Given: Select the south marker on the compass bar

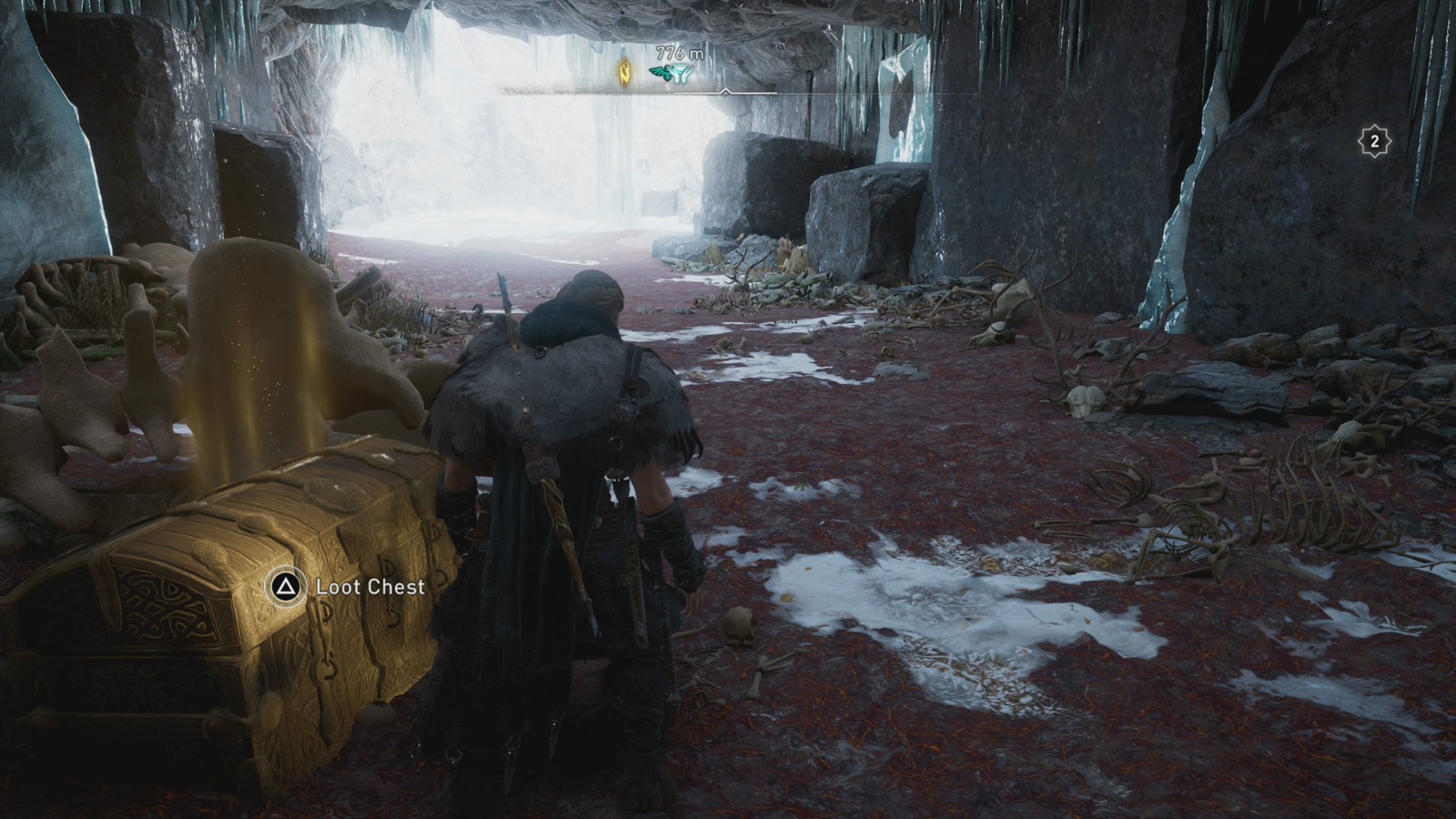Looking at the screenshot, I should [x=667, y=88].
